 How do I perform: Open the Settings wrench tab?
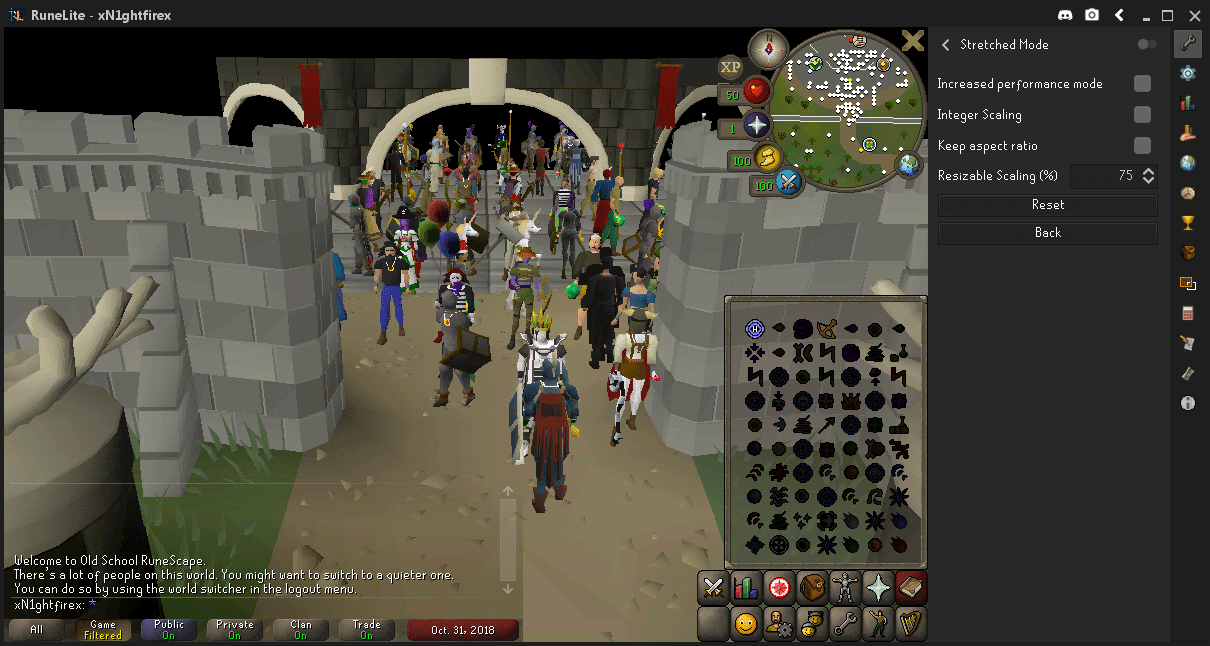click(x=845, y=624)
